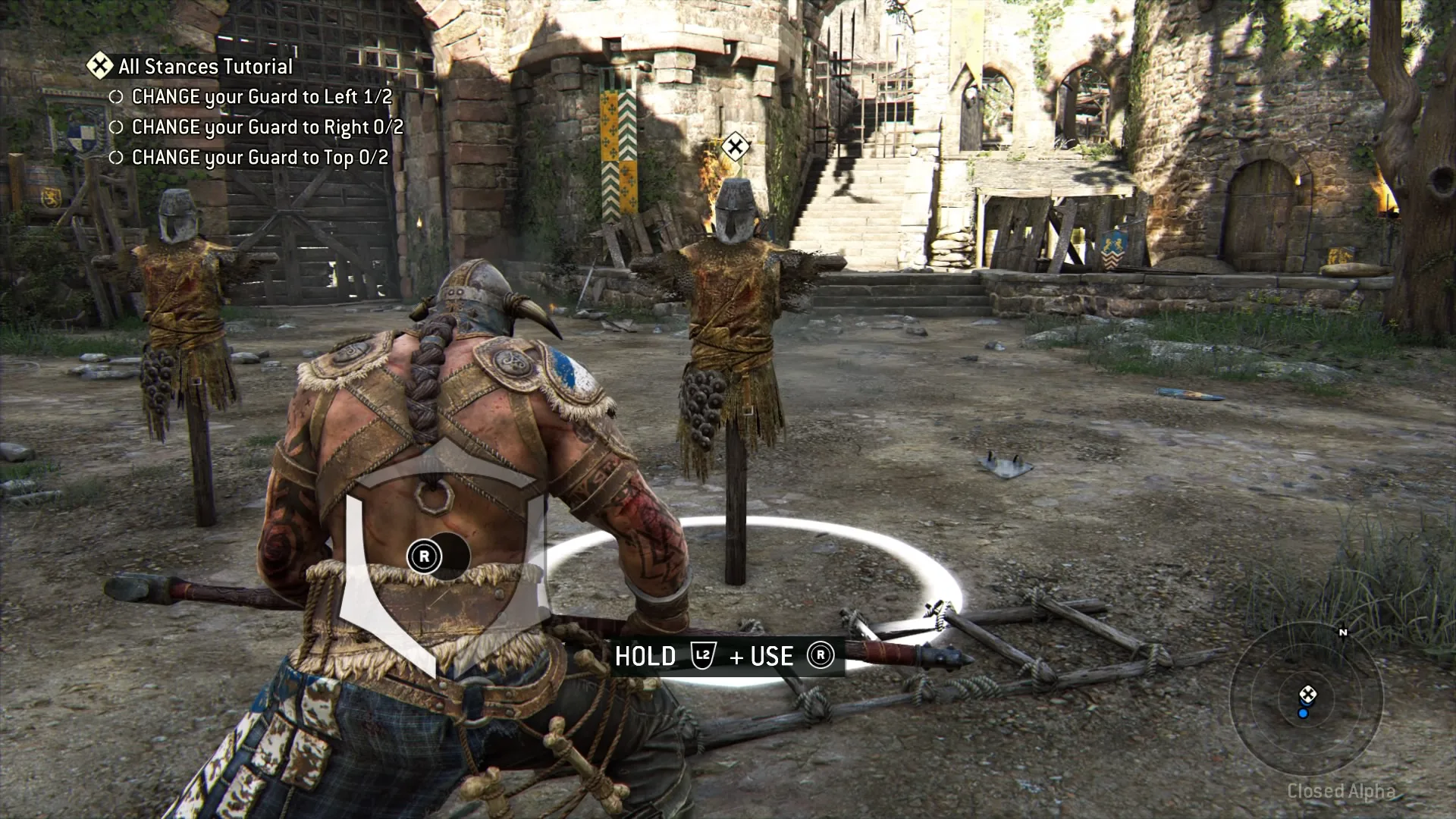Open details for CHANGE your Guard to Left 1/2

coord(262,97)
